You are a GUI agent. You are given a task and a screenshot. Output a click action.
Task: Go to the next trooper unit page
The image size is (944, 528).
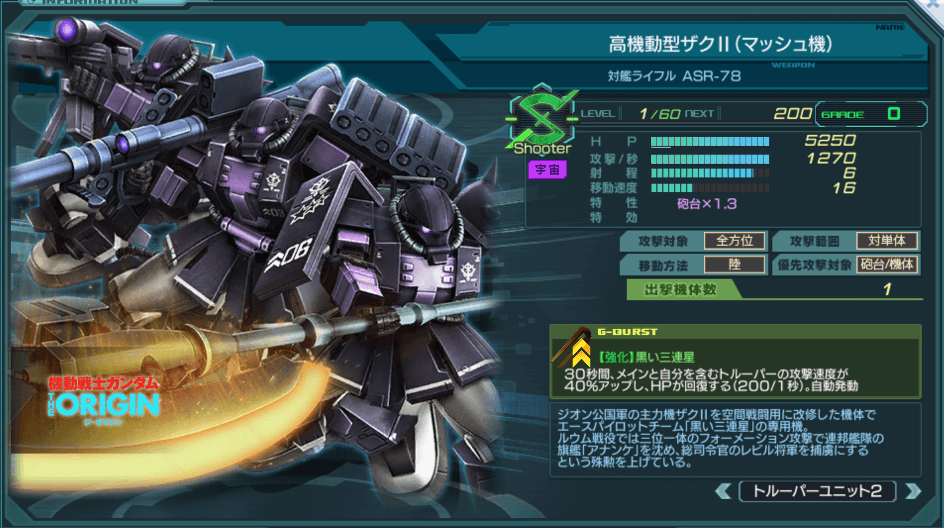click(909, 491)
